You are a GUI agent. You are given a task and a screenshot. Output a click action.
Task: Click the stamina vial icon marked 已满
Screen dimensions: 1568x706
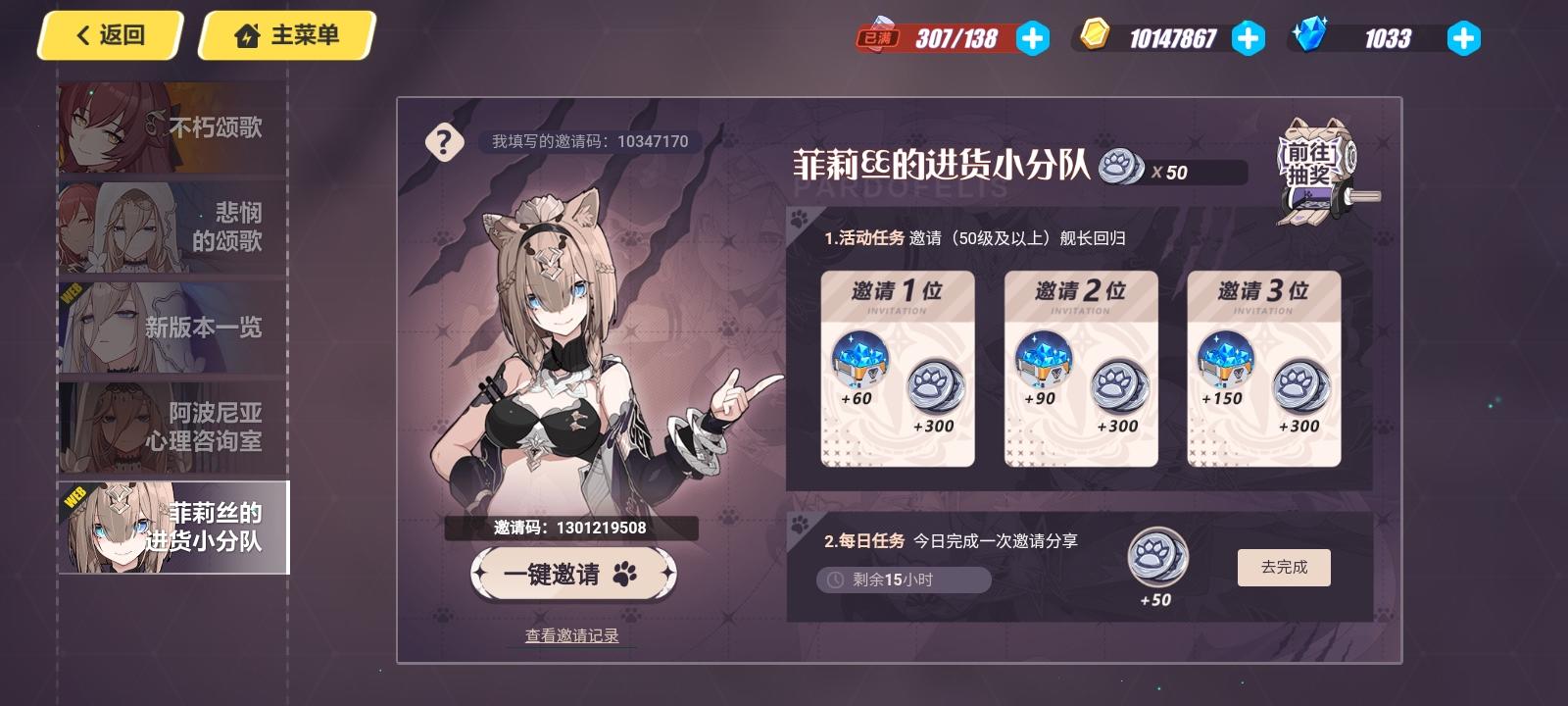[x=880, y=34]
